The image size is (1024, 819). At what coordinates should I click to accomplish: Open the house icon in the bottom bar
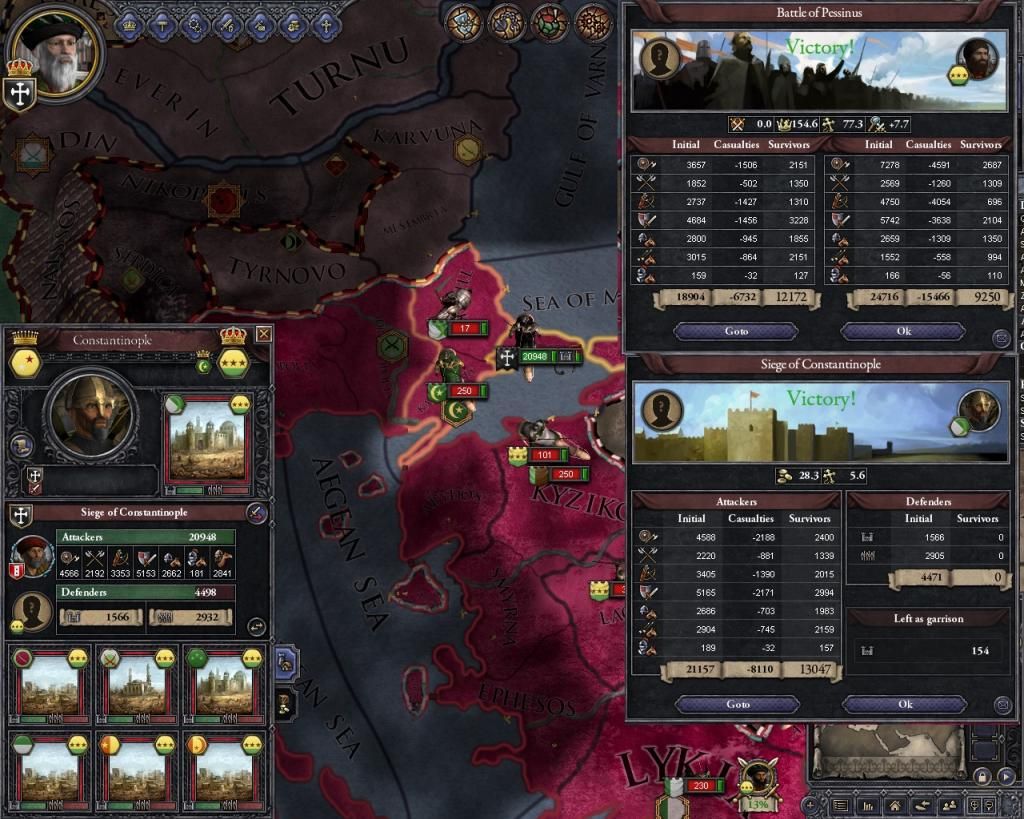[x=895, y=805]
